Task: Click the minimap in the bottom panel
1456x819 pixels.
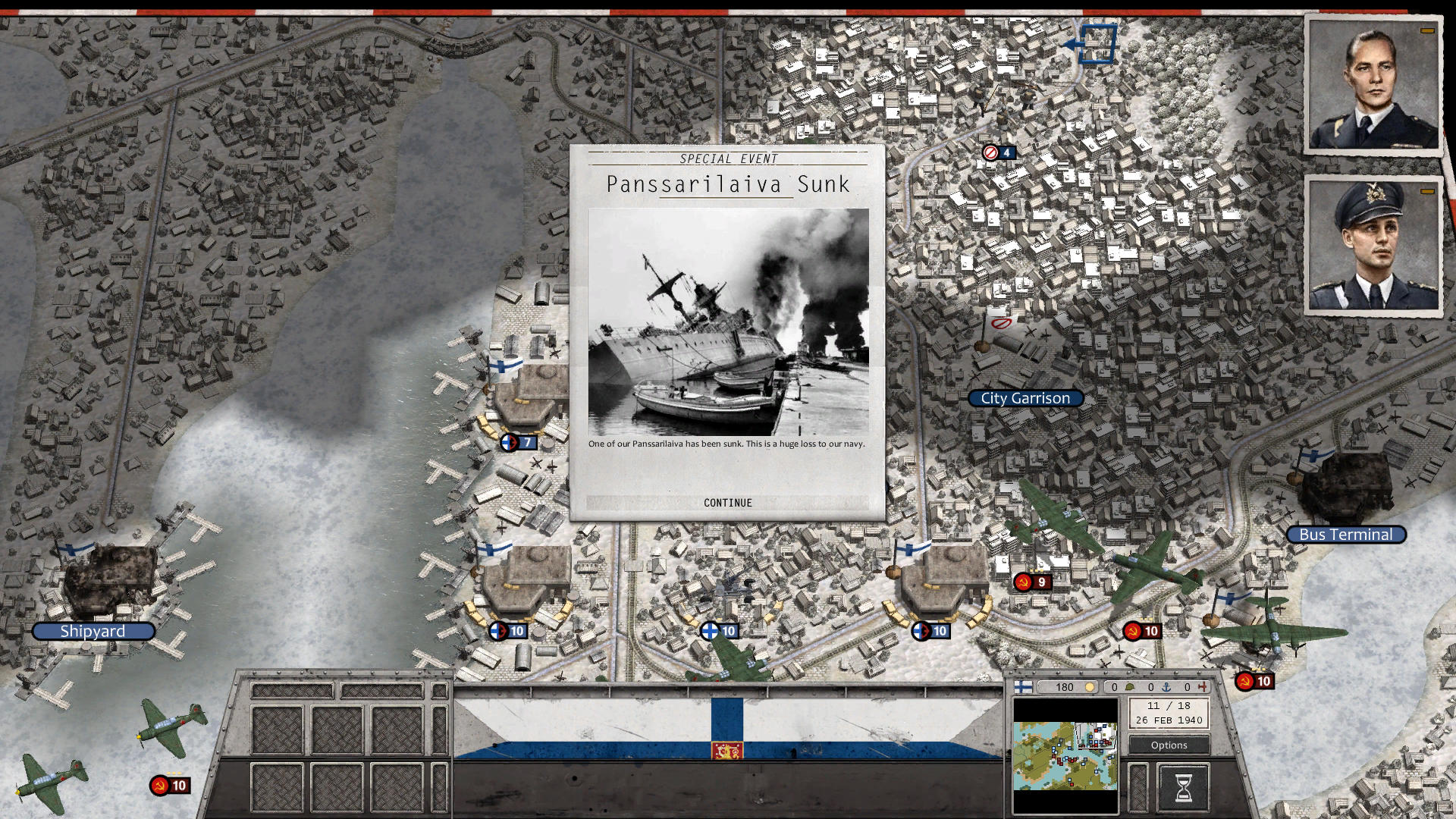Action: pos(1065,758)
